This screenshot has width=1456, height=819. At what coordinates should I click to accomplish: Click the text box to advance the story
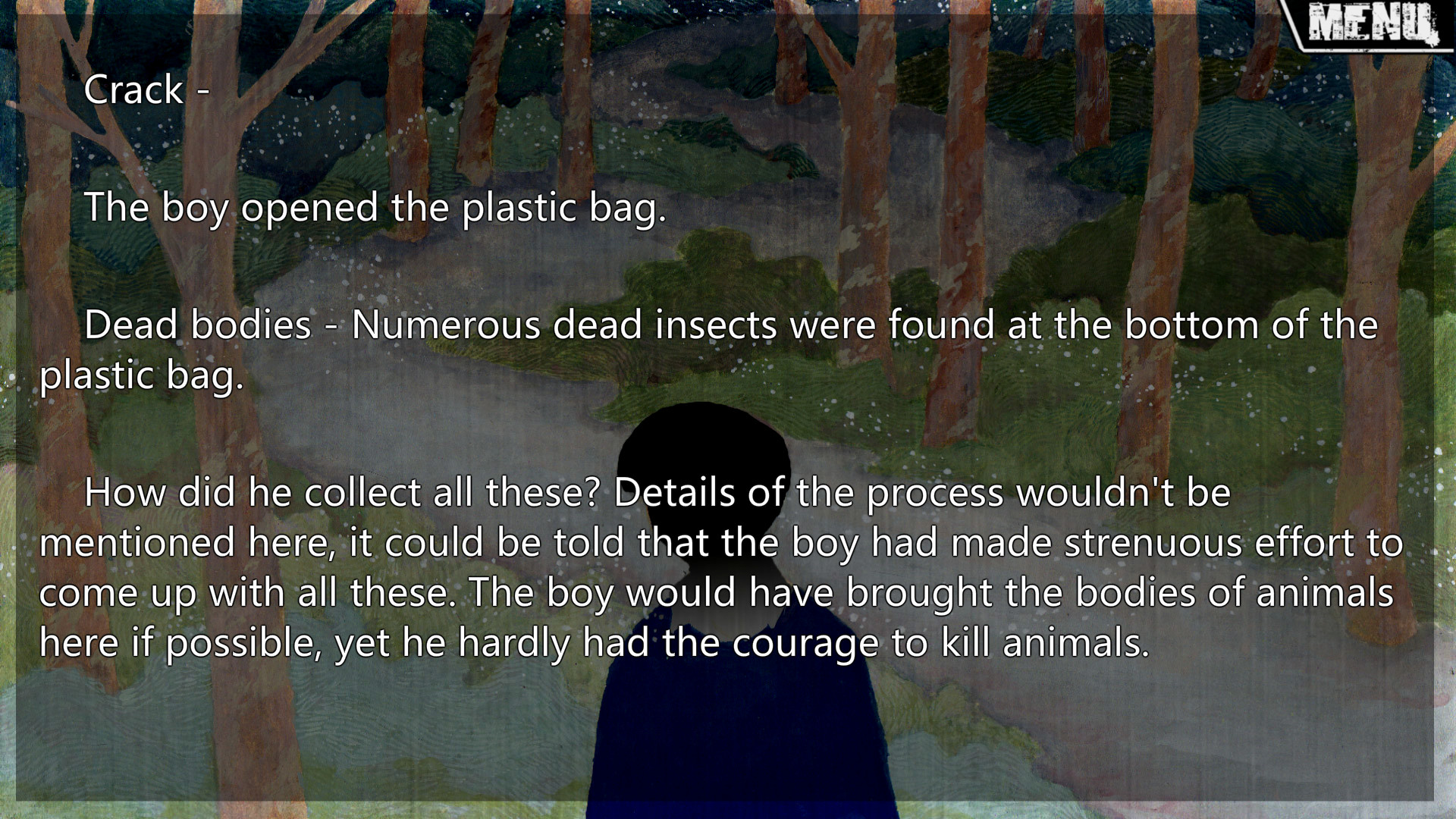[x=728, y=379]
